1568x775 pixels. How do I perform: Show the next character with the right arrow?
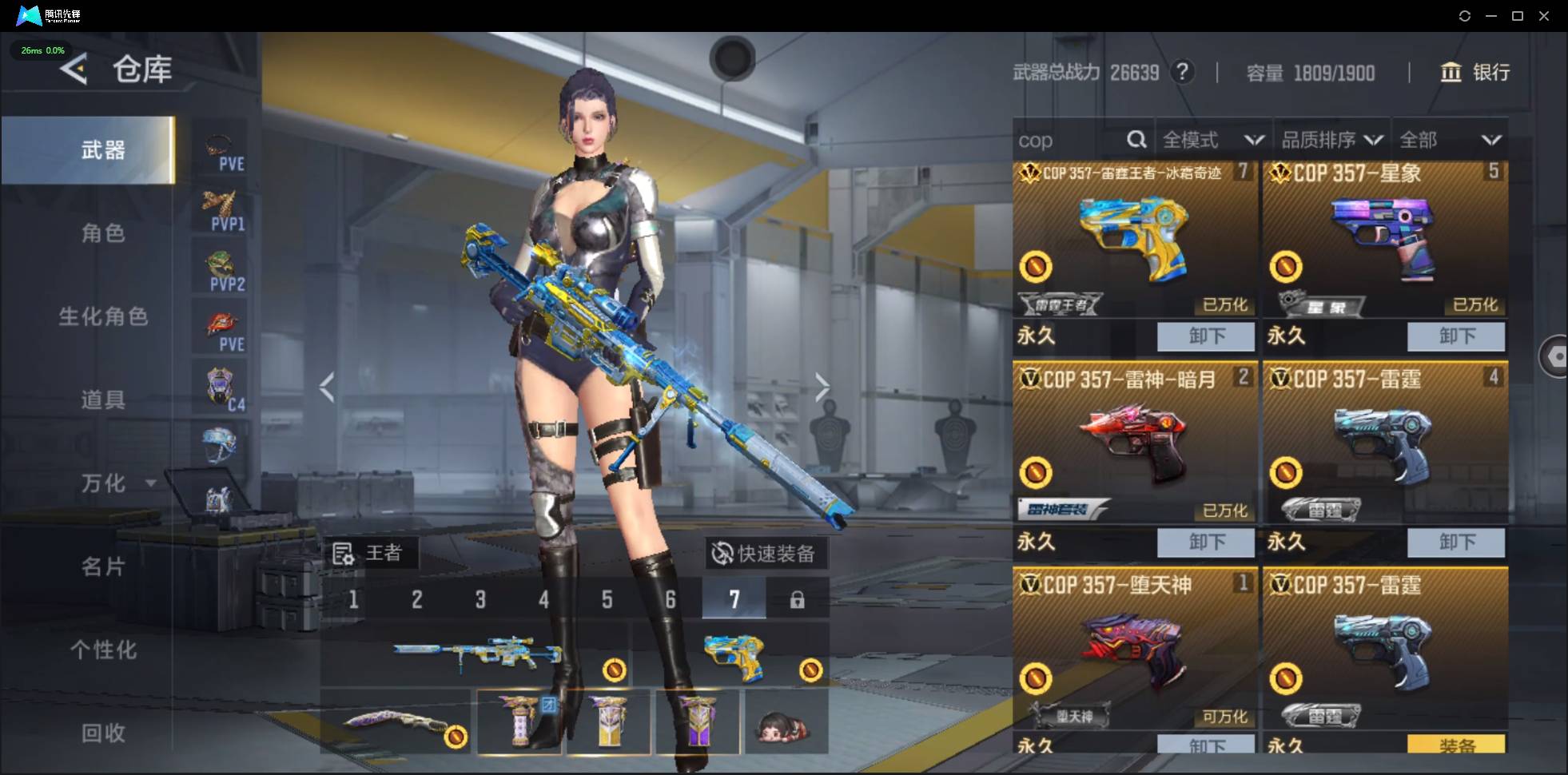[x=822, y=387]
